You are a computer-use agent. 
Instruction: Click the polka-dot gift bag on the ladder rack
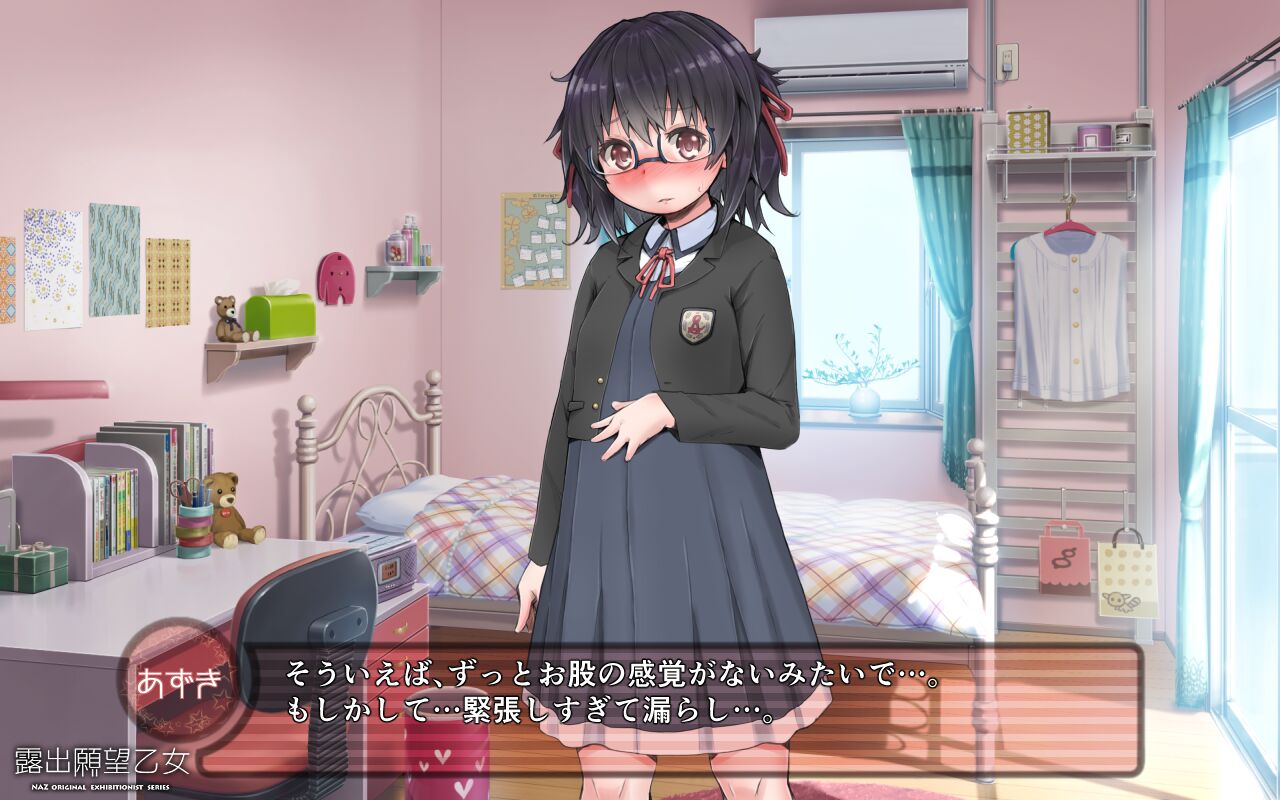1126,580
